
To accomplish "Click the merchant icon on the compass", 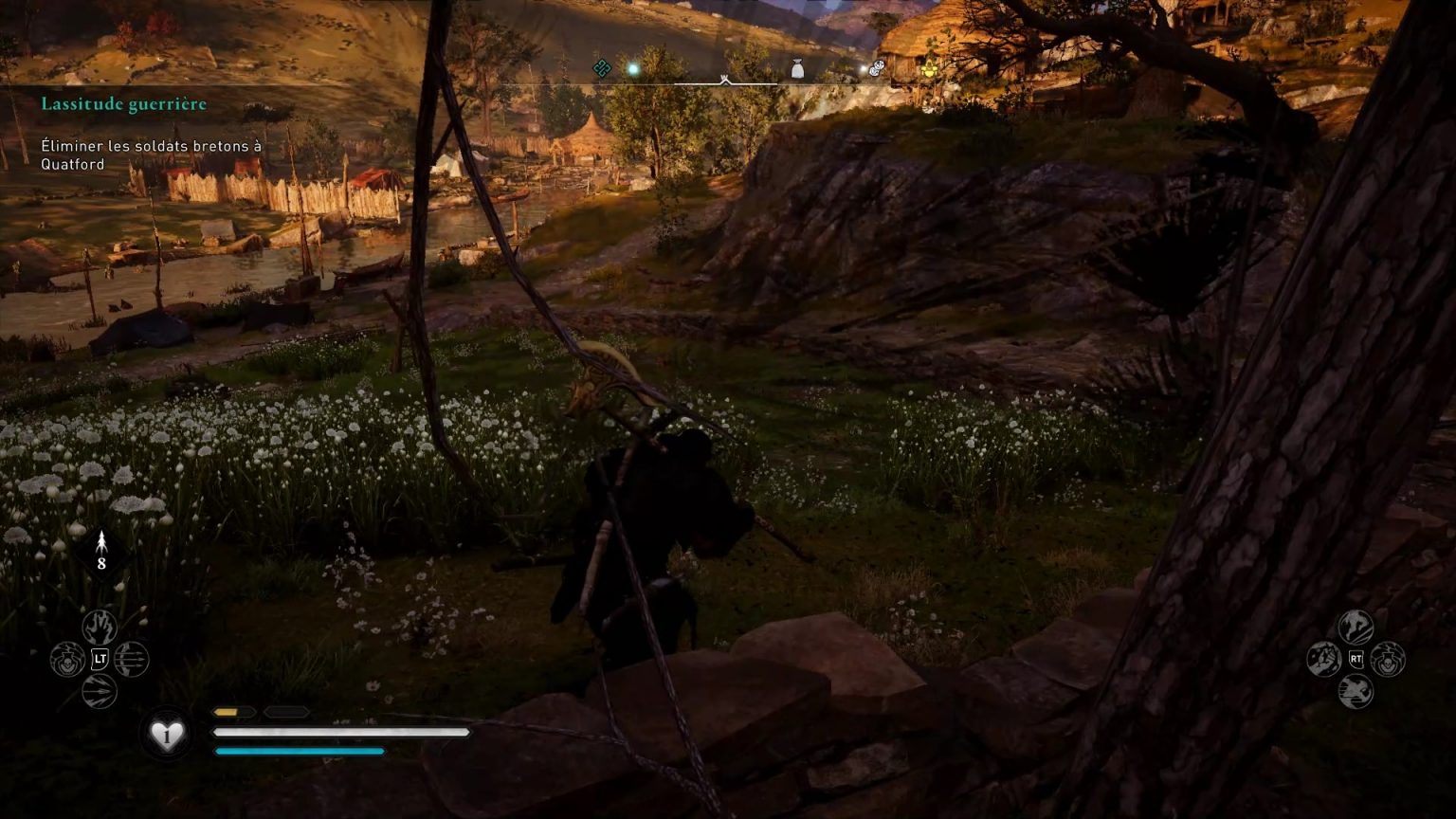I will pos(875,69).
